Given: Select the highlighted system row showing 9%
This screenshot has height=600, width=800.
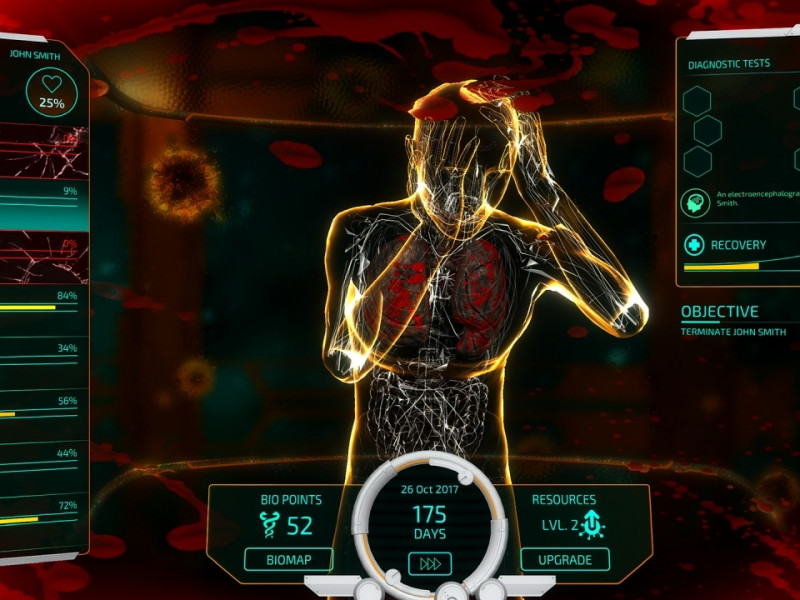Looking at the screenshot, I should (40, 206).
